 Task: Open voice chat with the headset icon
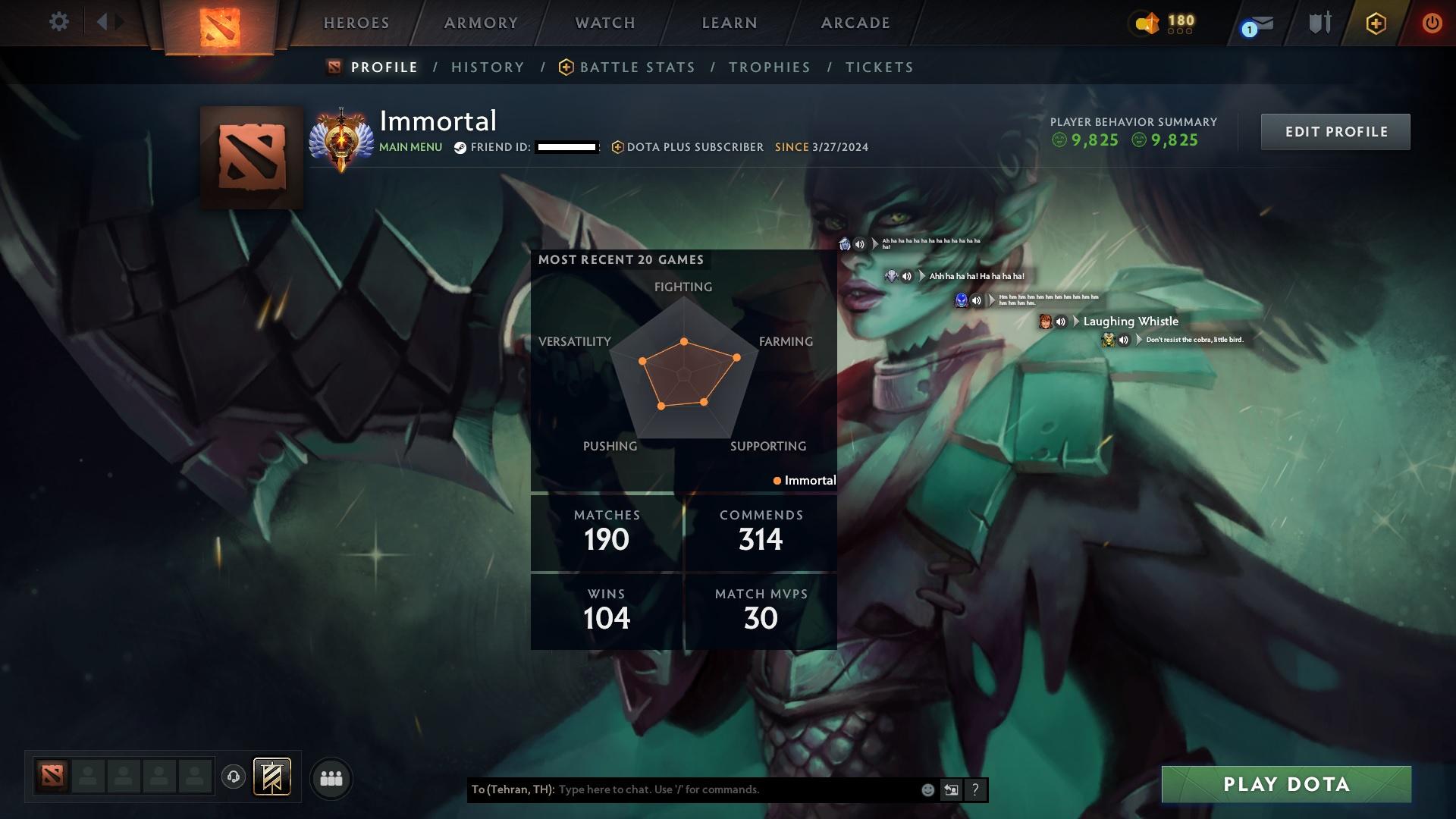(x=234, y=777)
